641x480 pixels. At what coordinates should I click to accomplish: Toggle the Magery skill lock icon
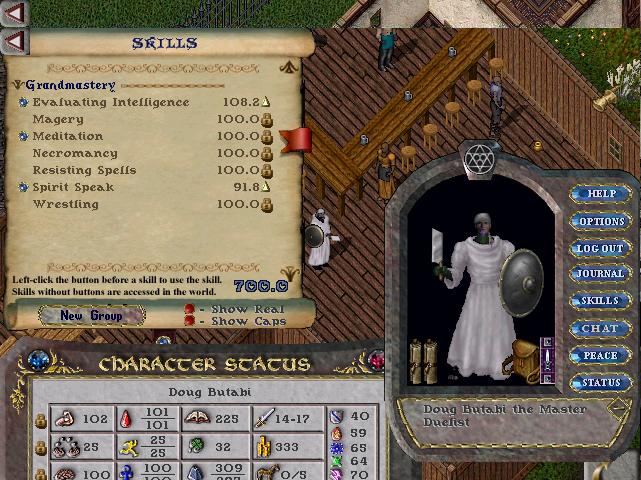click(267, 120)
